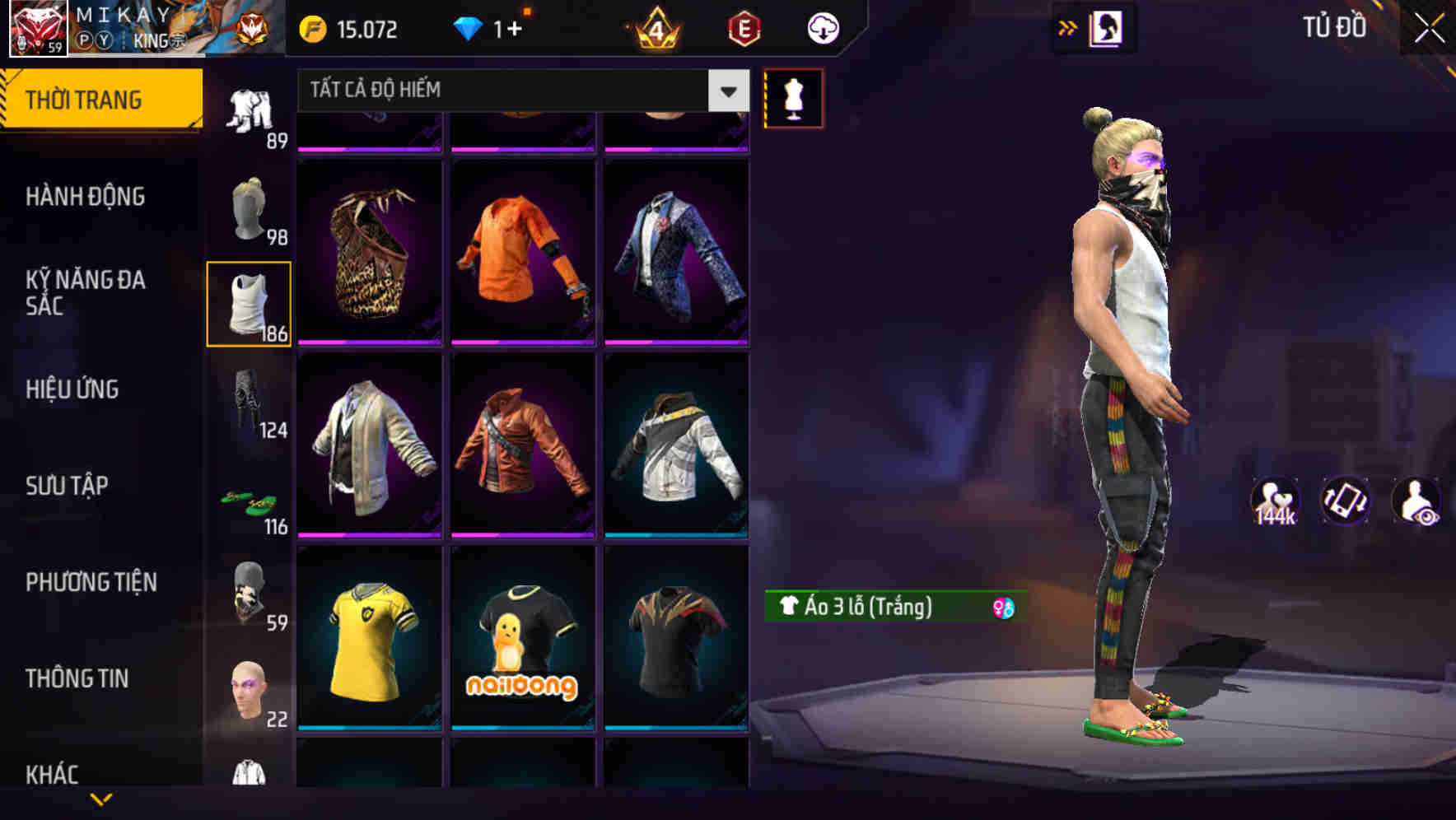Click the double arrow expander near top right
Viewport: 1456px width, 820px height.
pos(1067,26)
